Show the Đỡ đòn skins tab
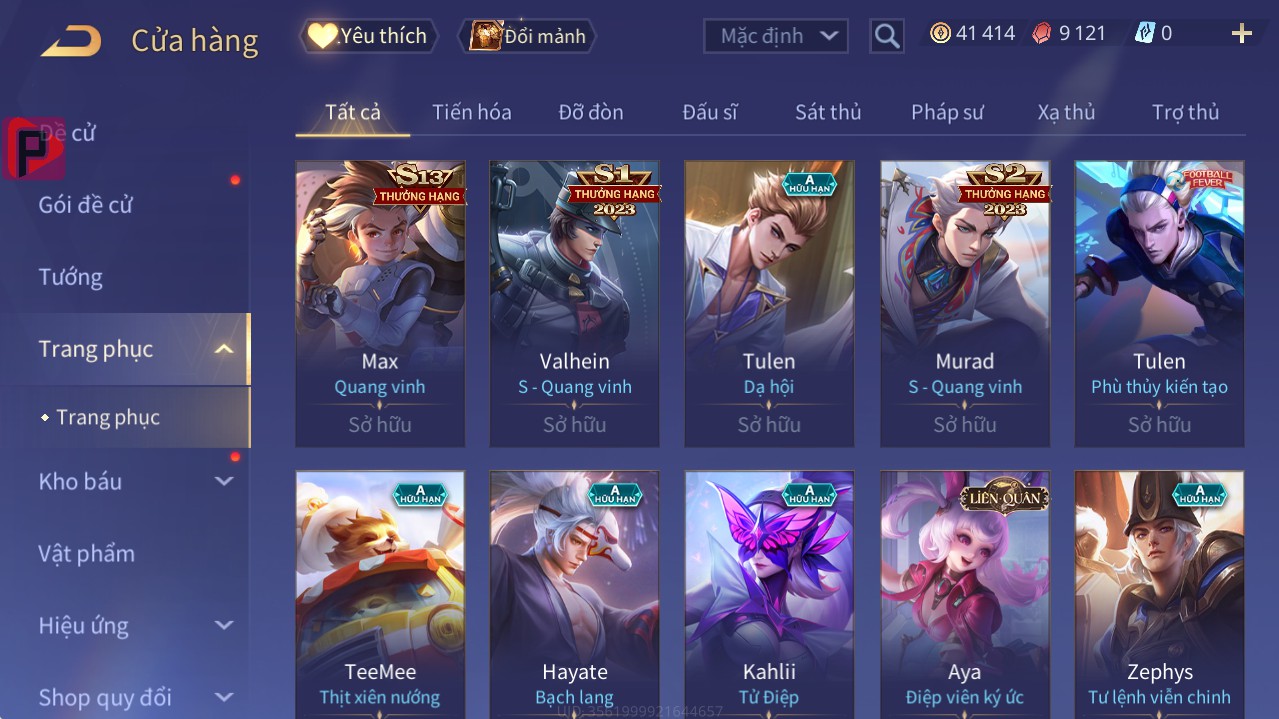The image size is (1279, 719). click(590, 112)
